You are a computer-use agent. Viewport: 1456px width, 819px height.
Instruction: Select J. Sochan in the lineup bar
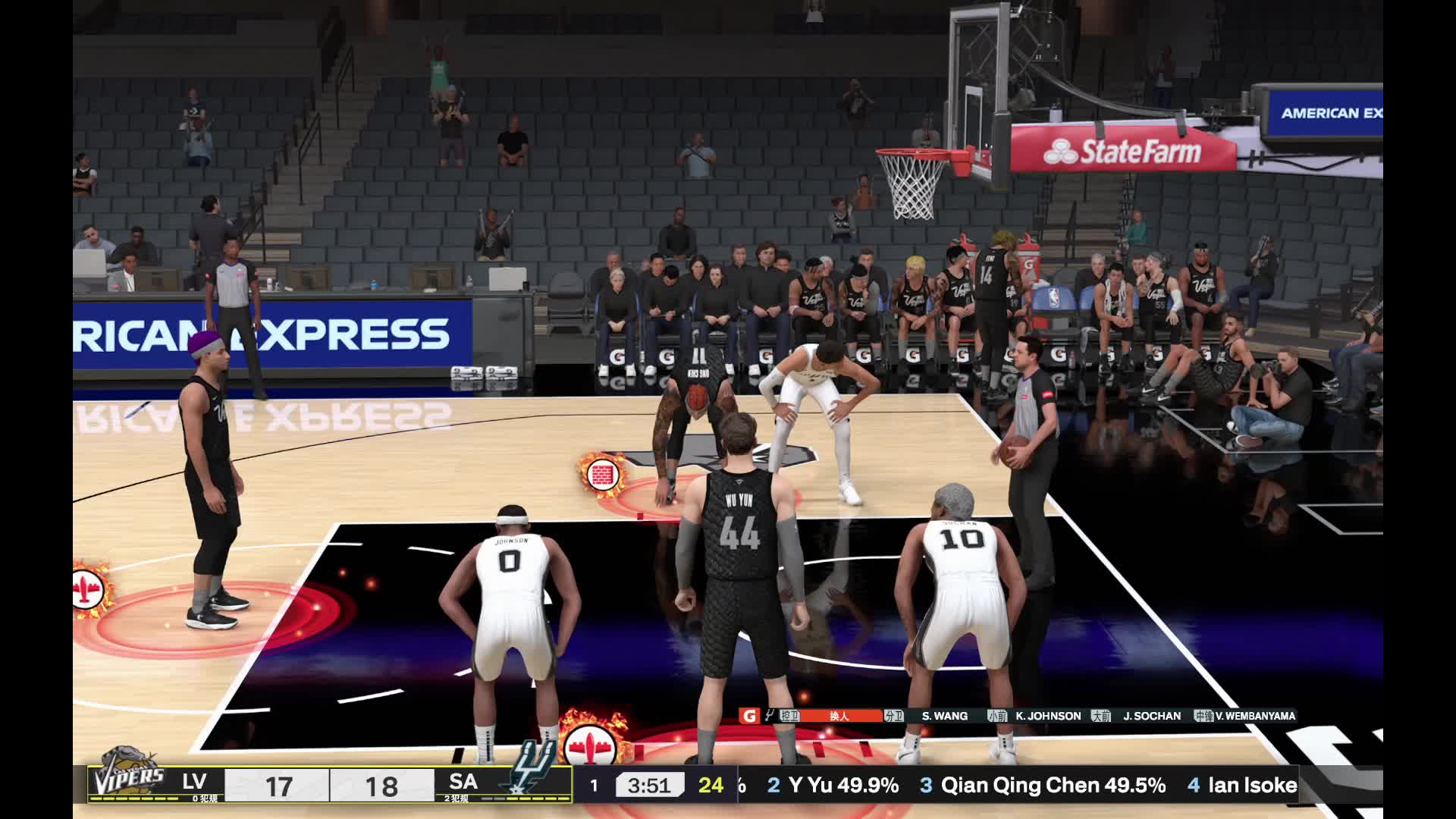pos(1151,716)
